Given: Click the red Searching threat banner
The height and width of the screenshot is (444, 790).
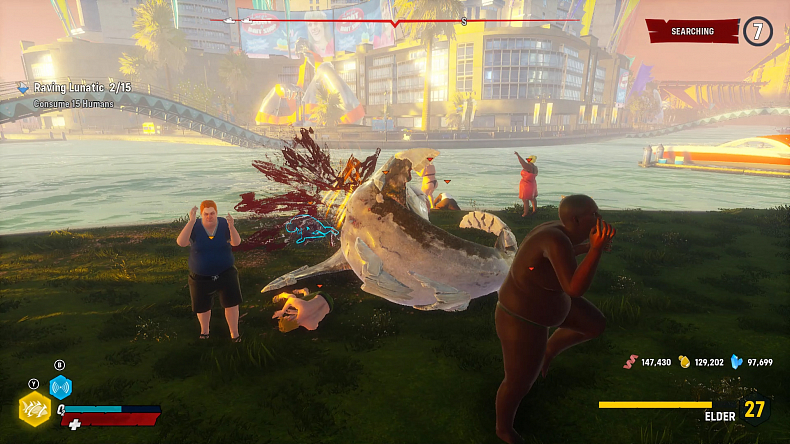Looking at the screenshot, I should pos(693,31).
